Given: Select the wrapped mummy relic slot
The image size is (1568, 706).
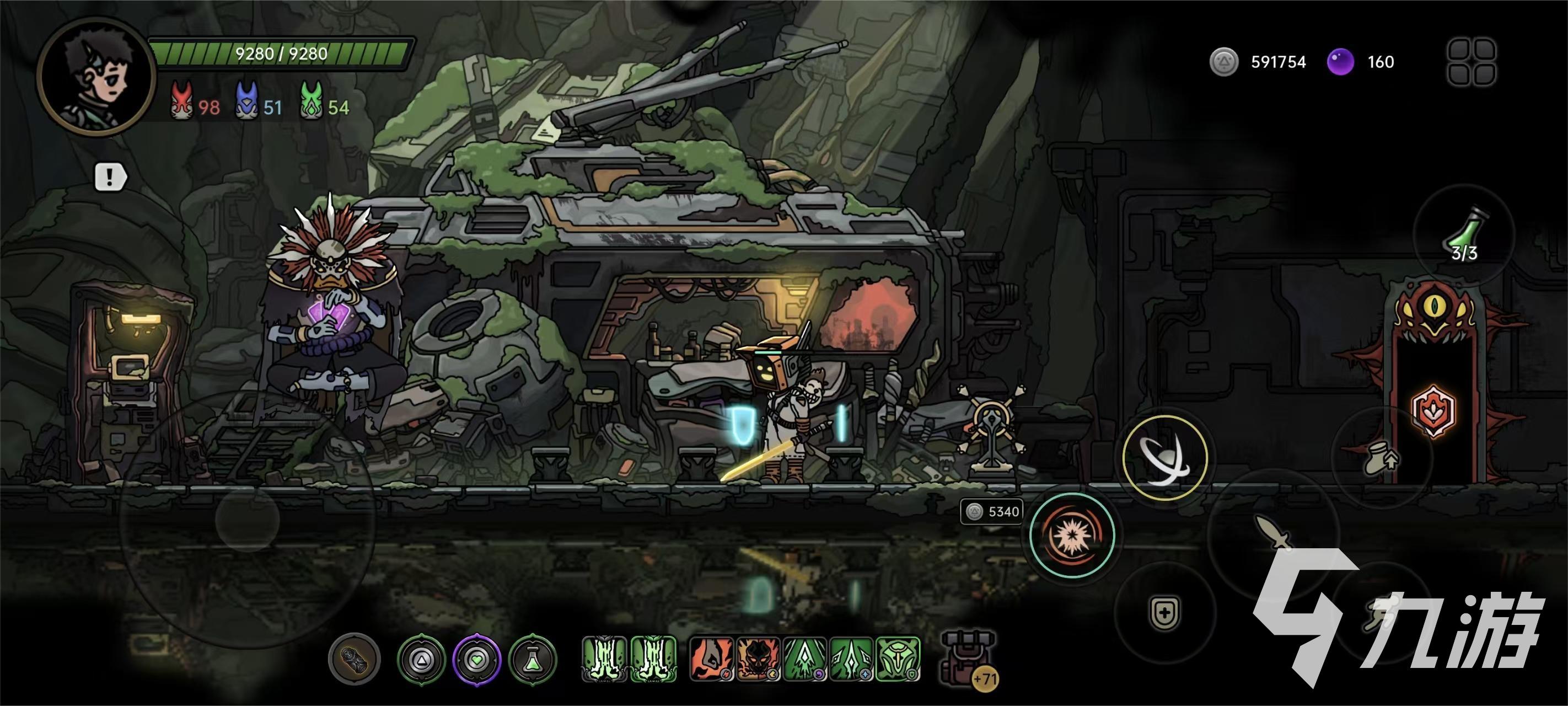Looking at the screenshot, I should pos(355,659).
